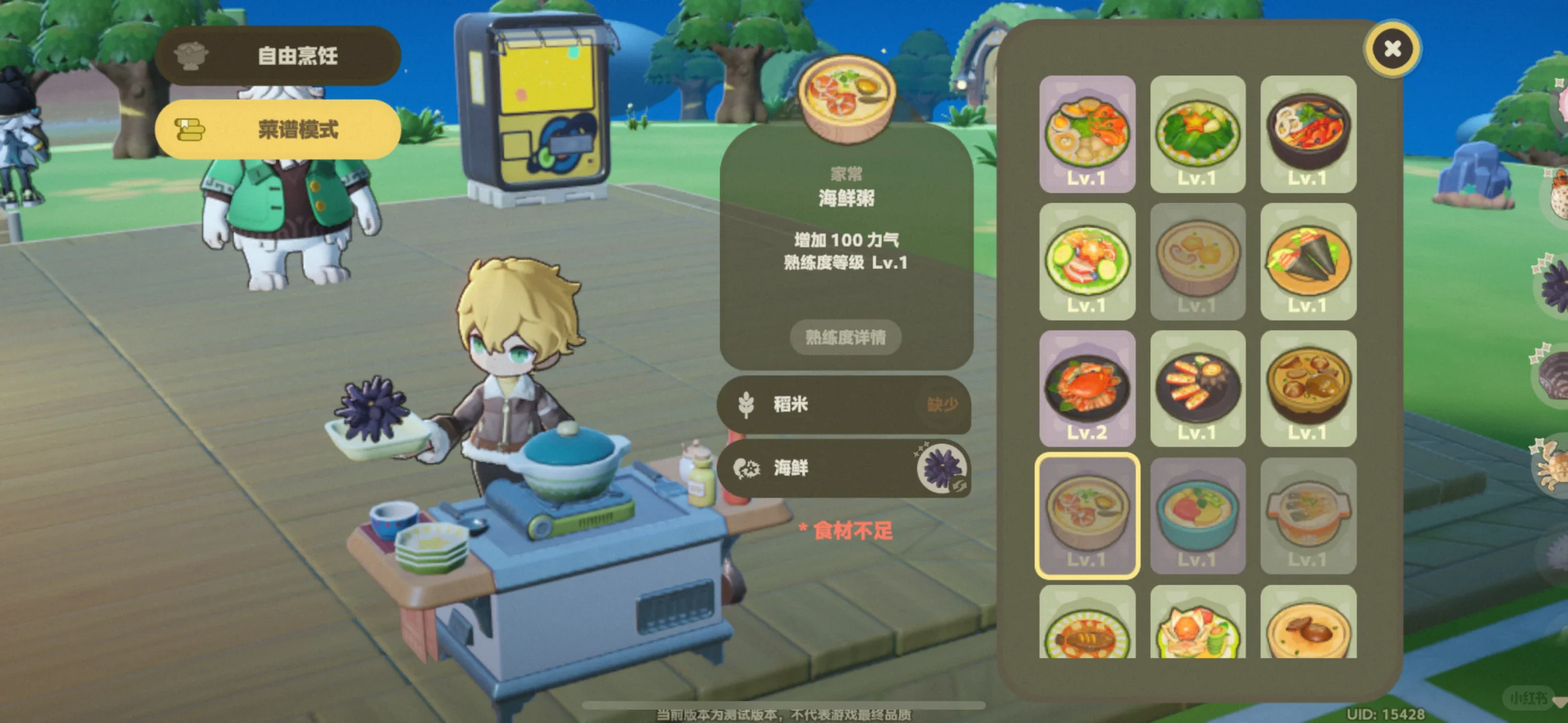This screenshot has width=1568, height=723.
Task: Click the 稻米 slot marked 缺少
Action: click(845, 406)
